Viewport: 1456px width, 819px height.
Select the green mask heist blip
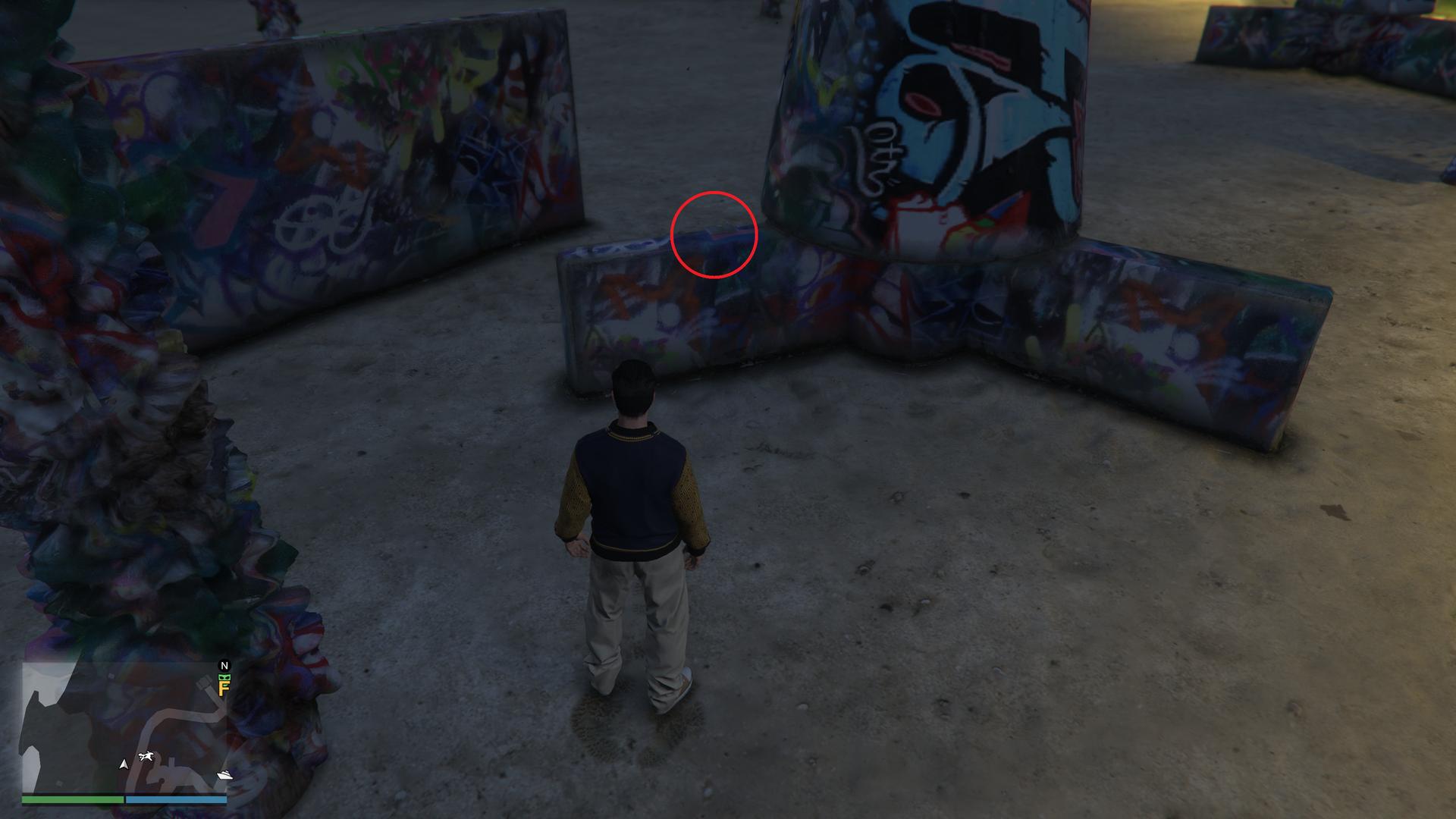click(224, 677)
